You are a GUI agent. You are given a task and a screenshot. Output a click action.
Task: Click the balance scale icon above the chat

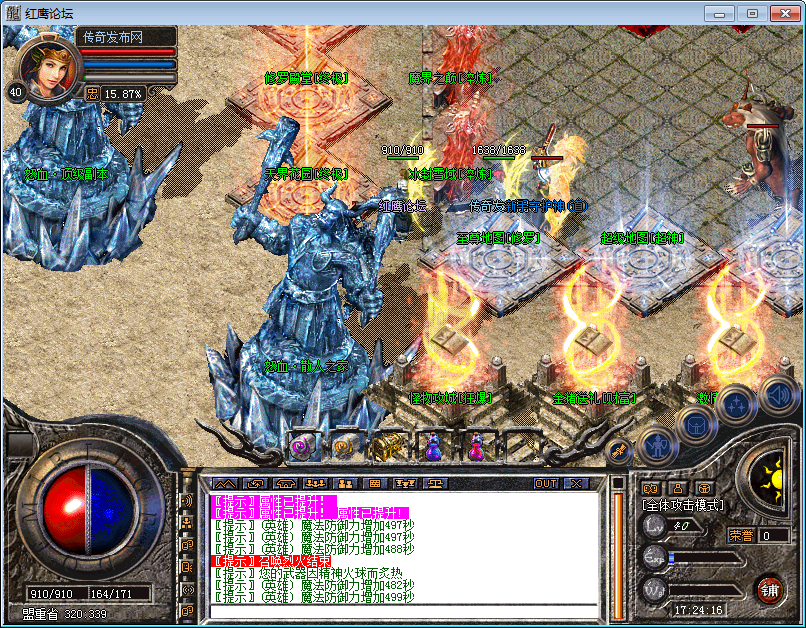click(436, 484)
